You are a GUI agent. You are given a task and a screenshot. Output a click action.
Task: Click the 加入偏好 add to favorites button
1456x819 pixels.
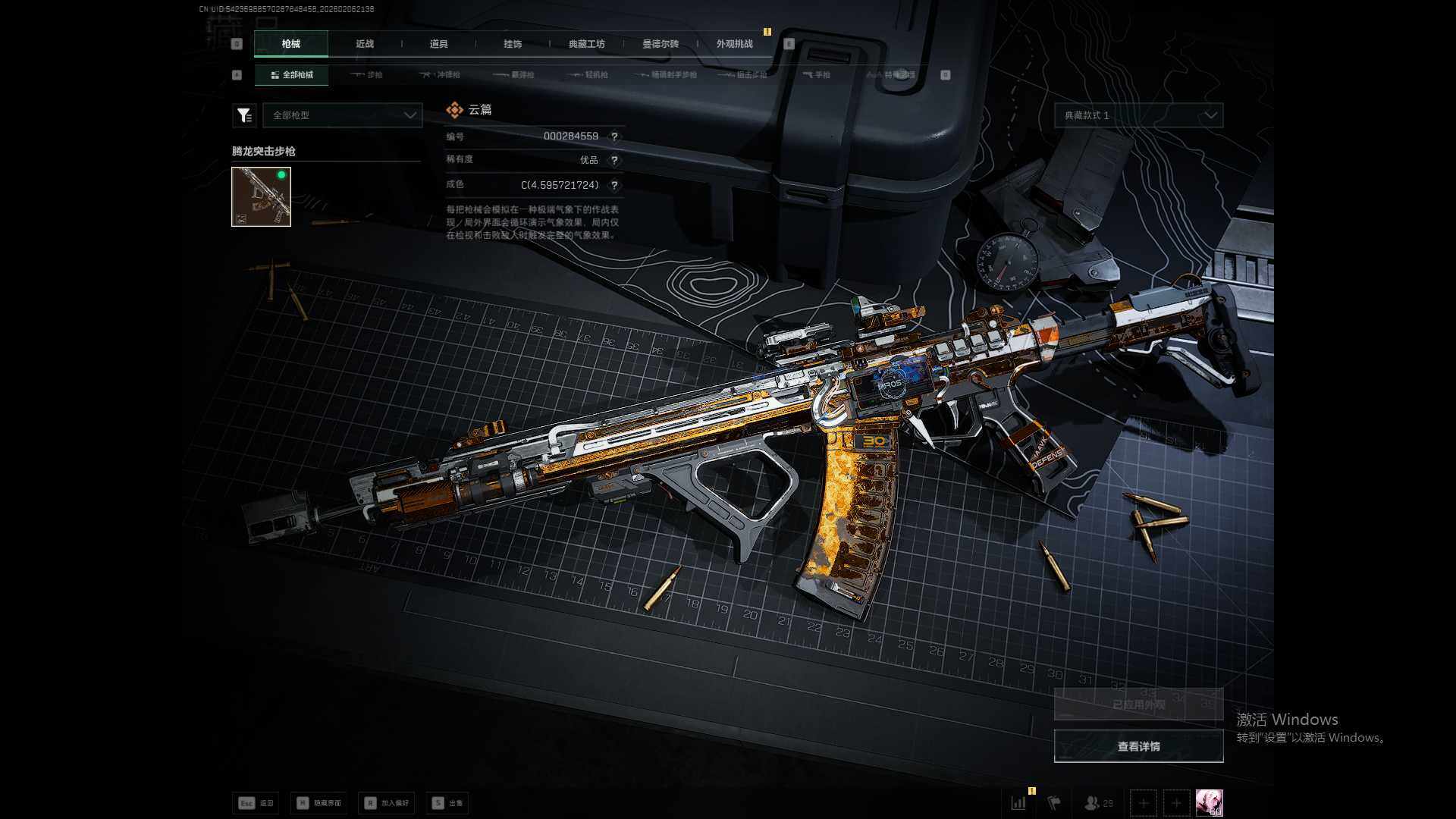(387, 803)
